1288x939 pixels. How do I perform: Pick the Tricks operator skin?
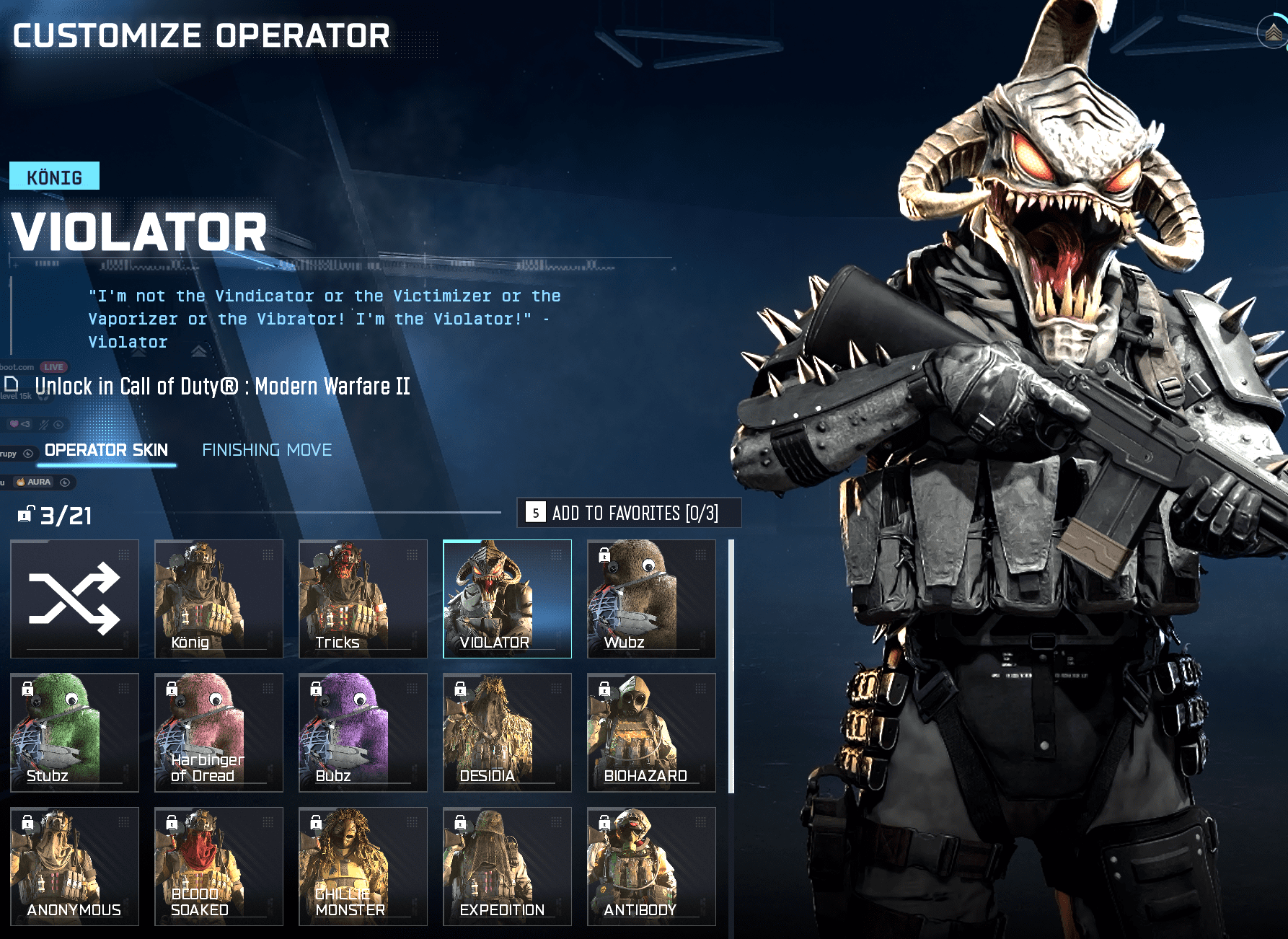(363, 599)
